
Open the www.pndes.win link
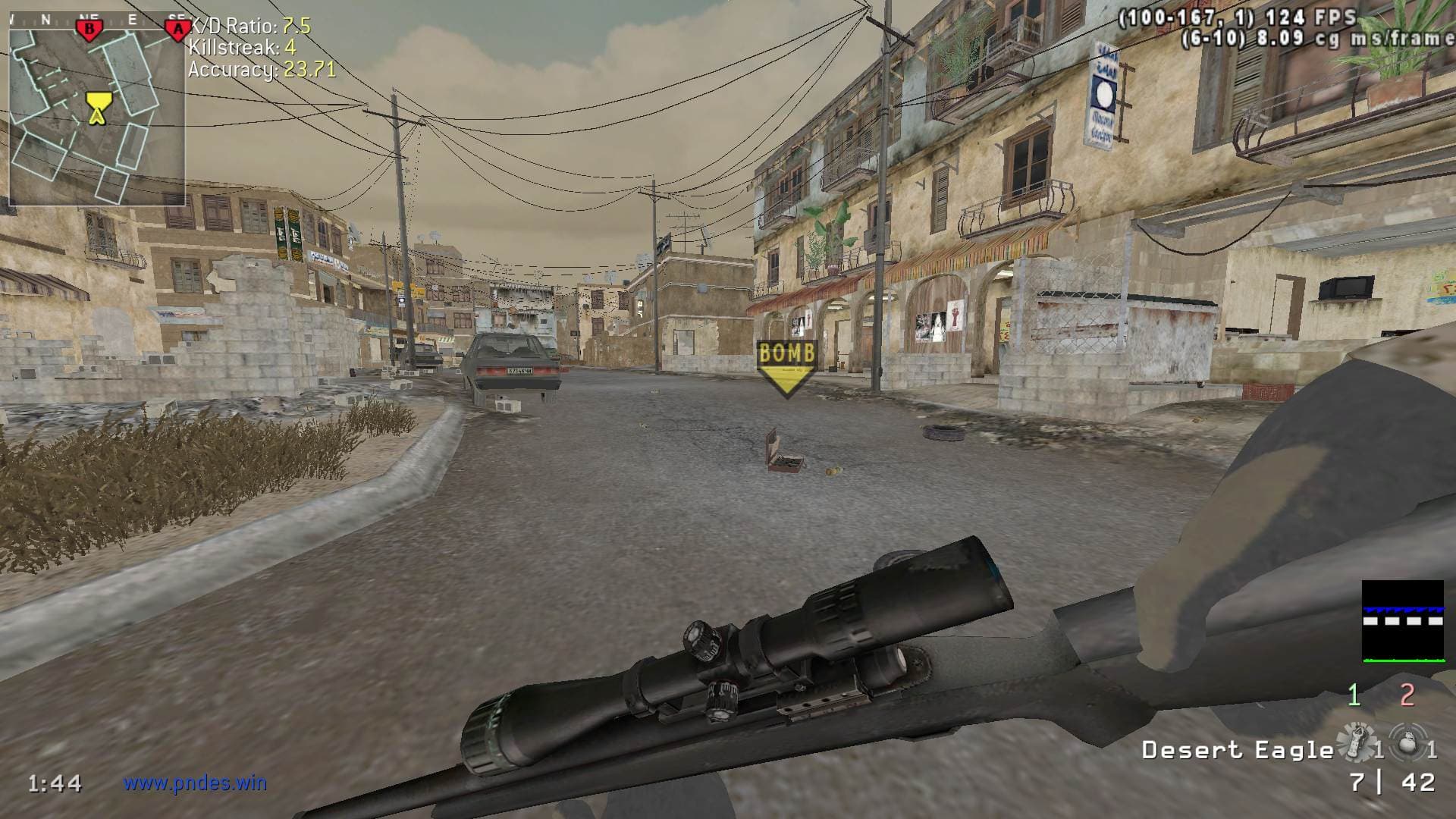[x=196, y=783]
